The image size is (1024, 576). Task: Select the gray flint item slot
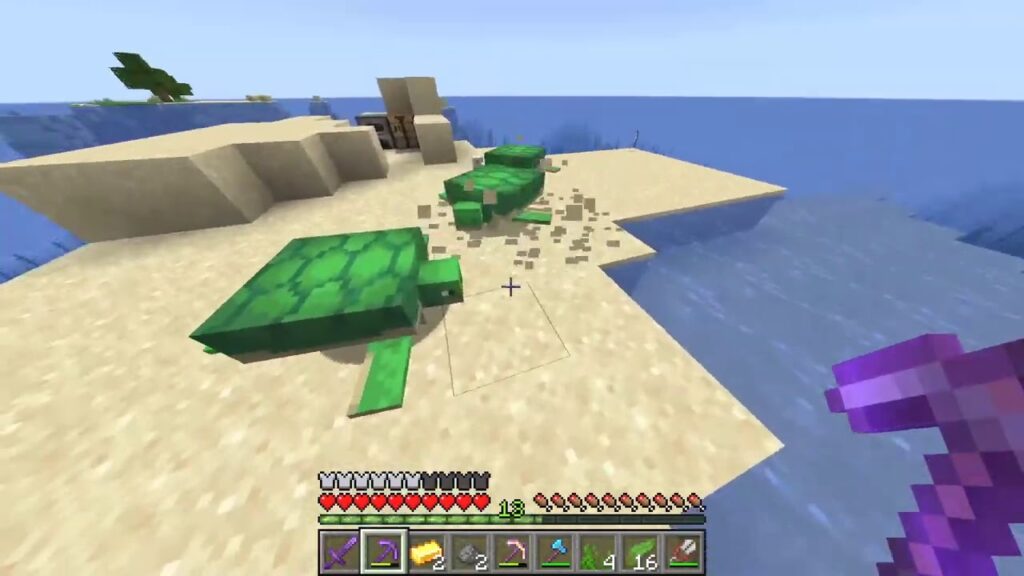click(469, 551)
